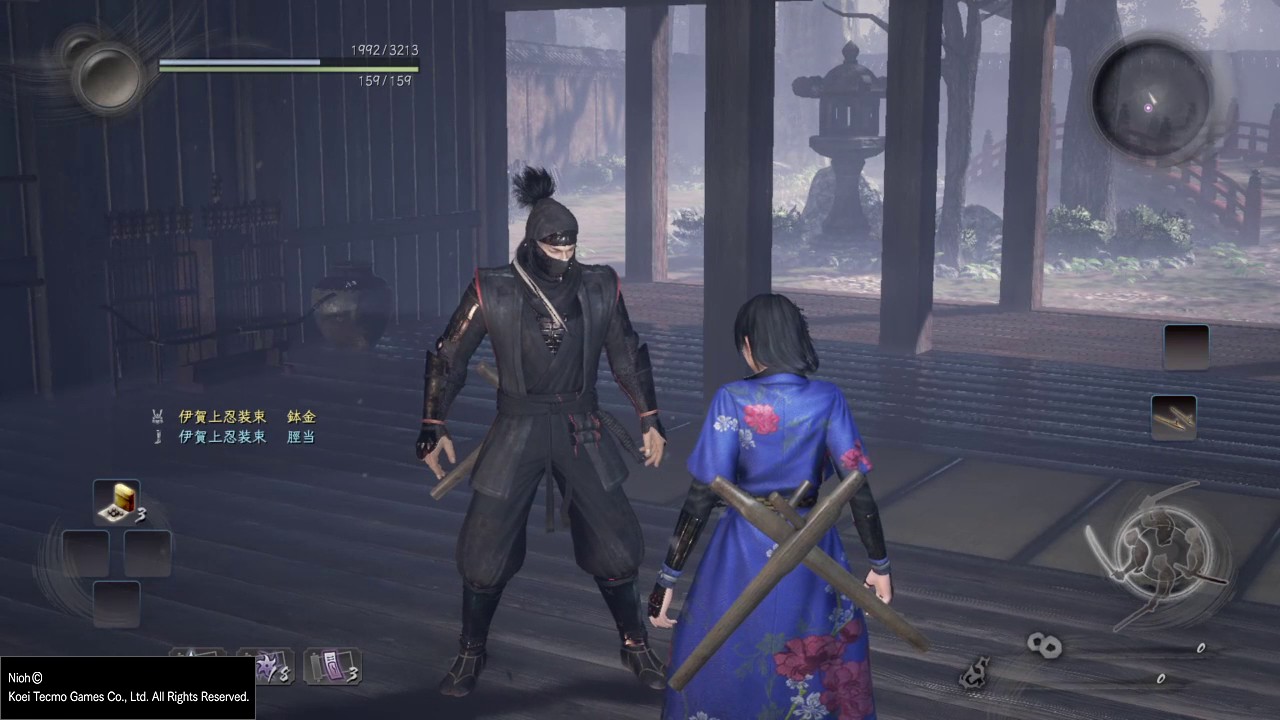Pick up the 伊賀上忍装束 脛当 loot entry
The image size is (1280, 720).
tap(246, 437)
